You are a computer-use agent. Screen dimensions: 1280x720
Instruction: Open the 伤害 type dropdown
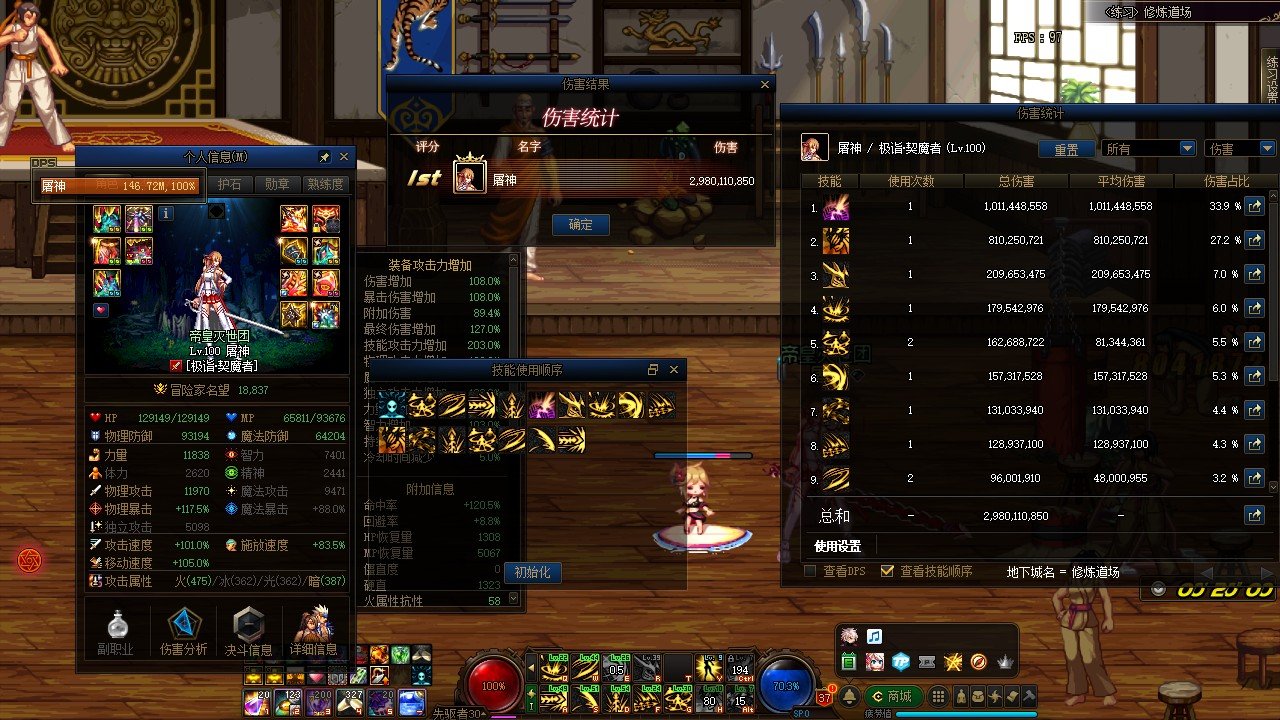coord(1240,149)
